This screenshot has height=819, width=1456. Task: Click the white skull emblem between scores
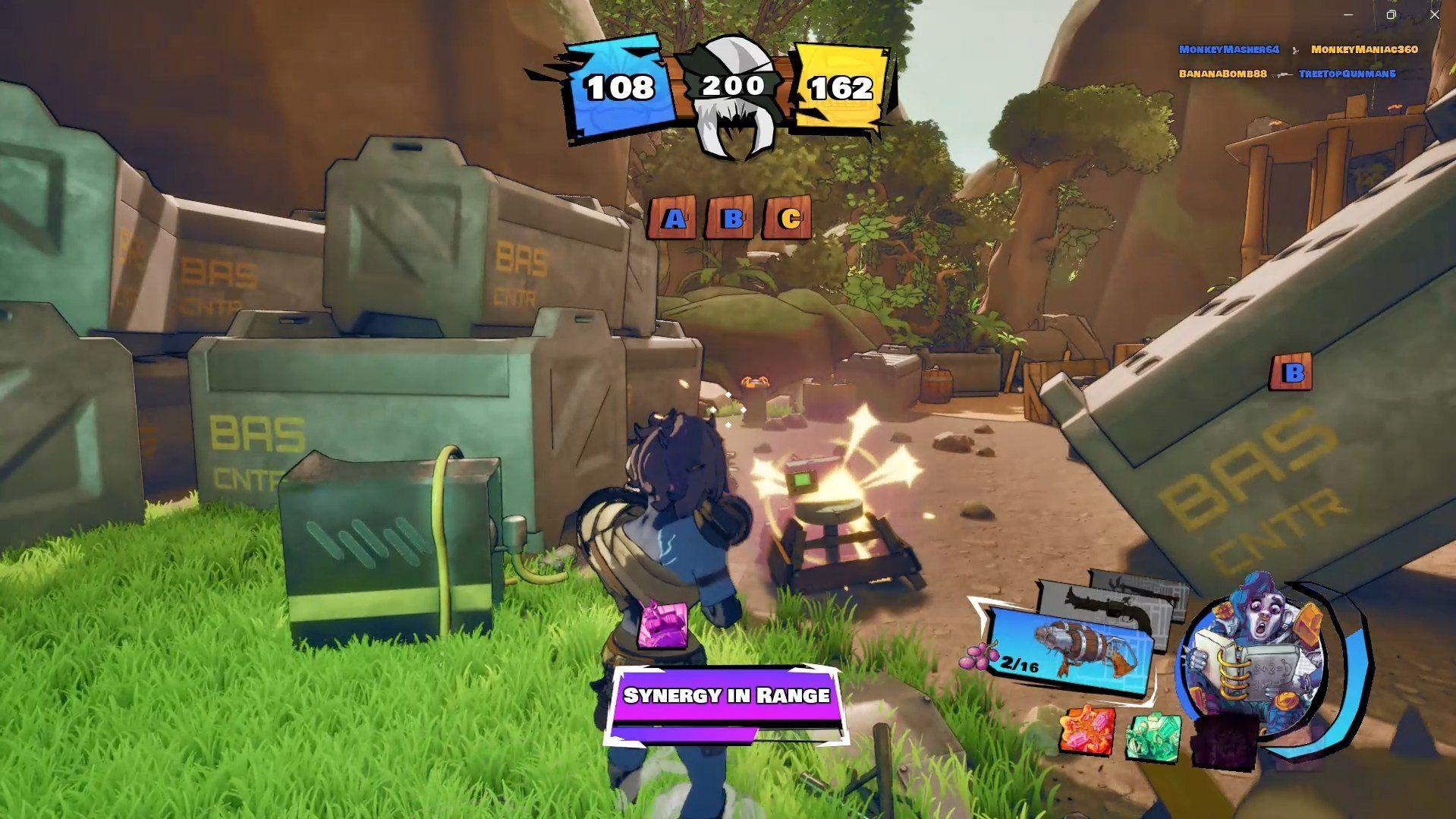point(731,95)
